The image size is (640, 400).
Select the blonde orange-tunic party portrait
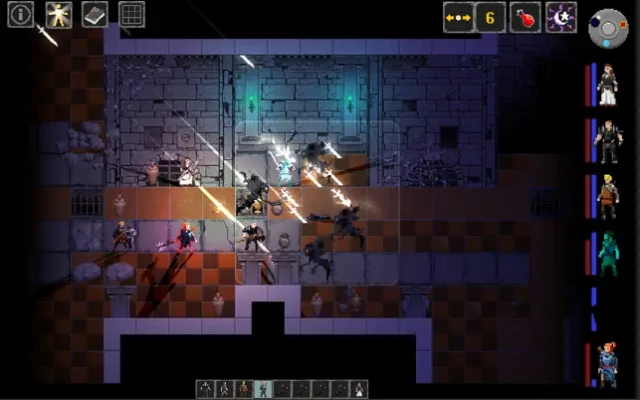click(607, 197)
